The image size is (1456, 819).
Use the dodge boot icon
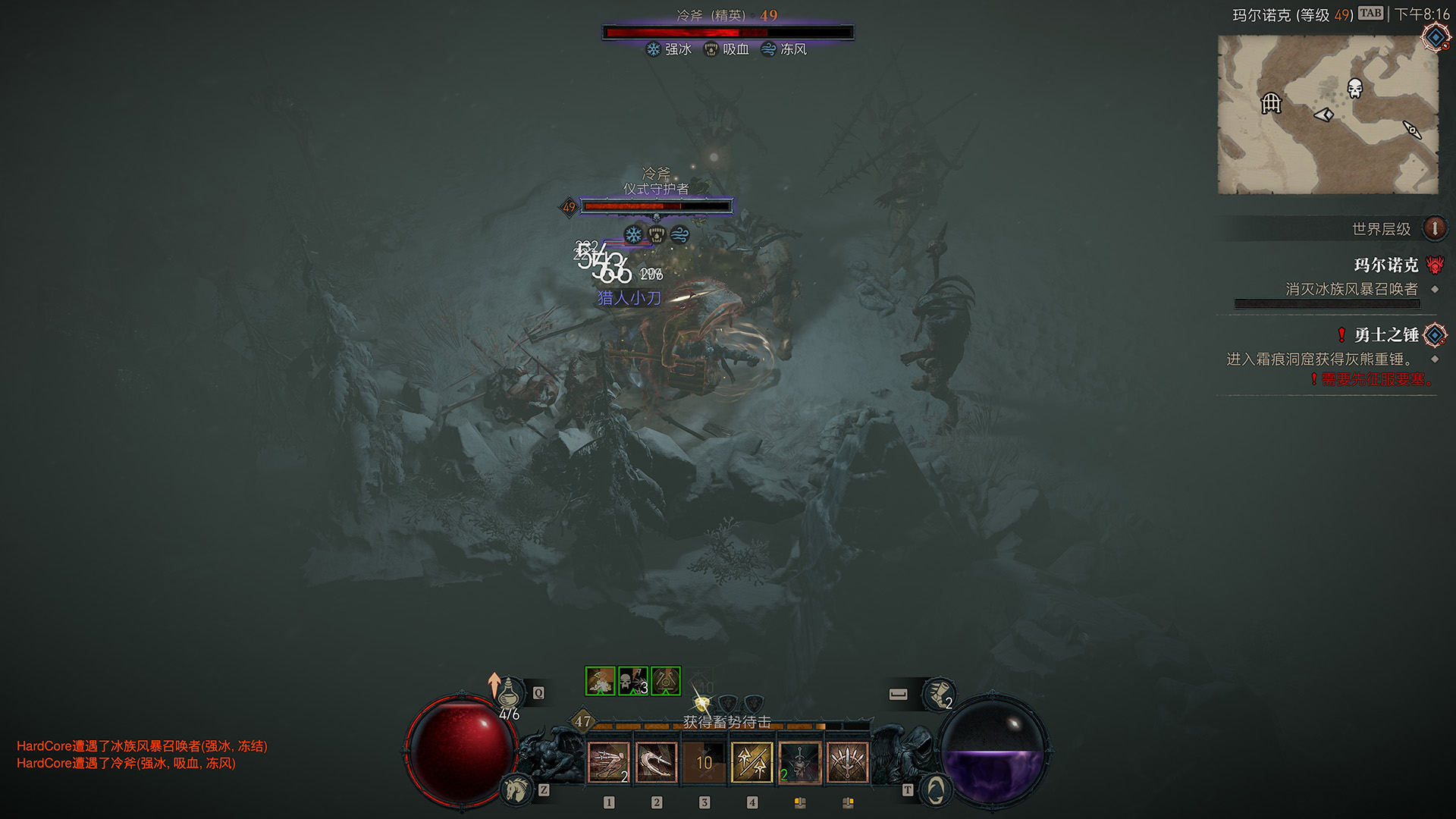click(x=937, y=694)
